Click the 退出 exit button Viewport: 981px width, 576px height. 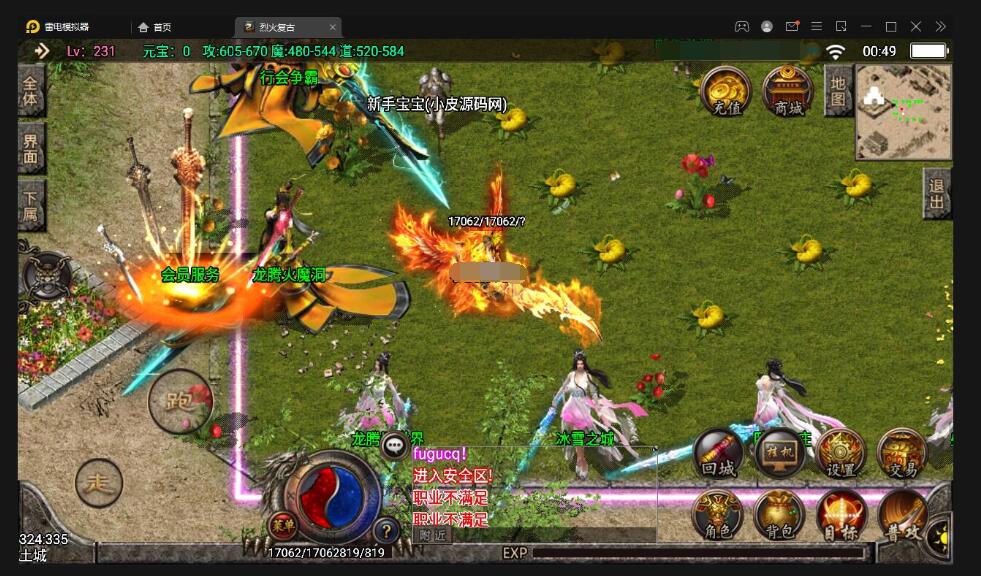[937, 193]
